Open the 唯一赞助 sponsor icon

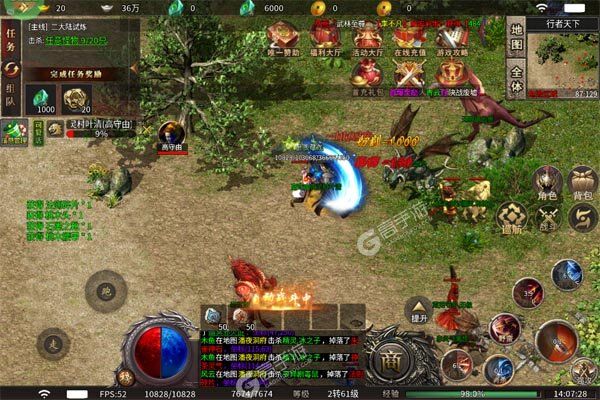283,38
